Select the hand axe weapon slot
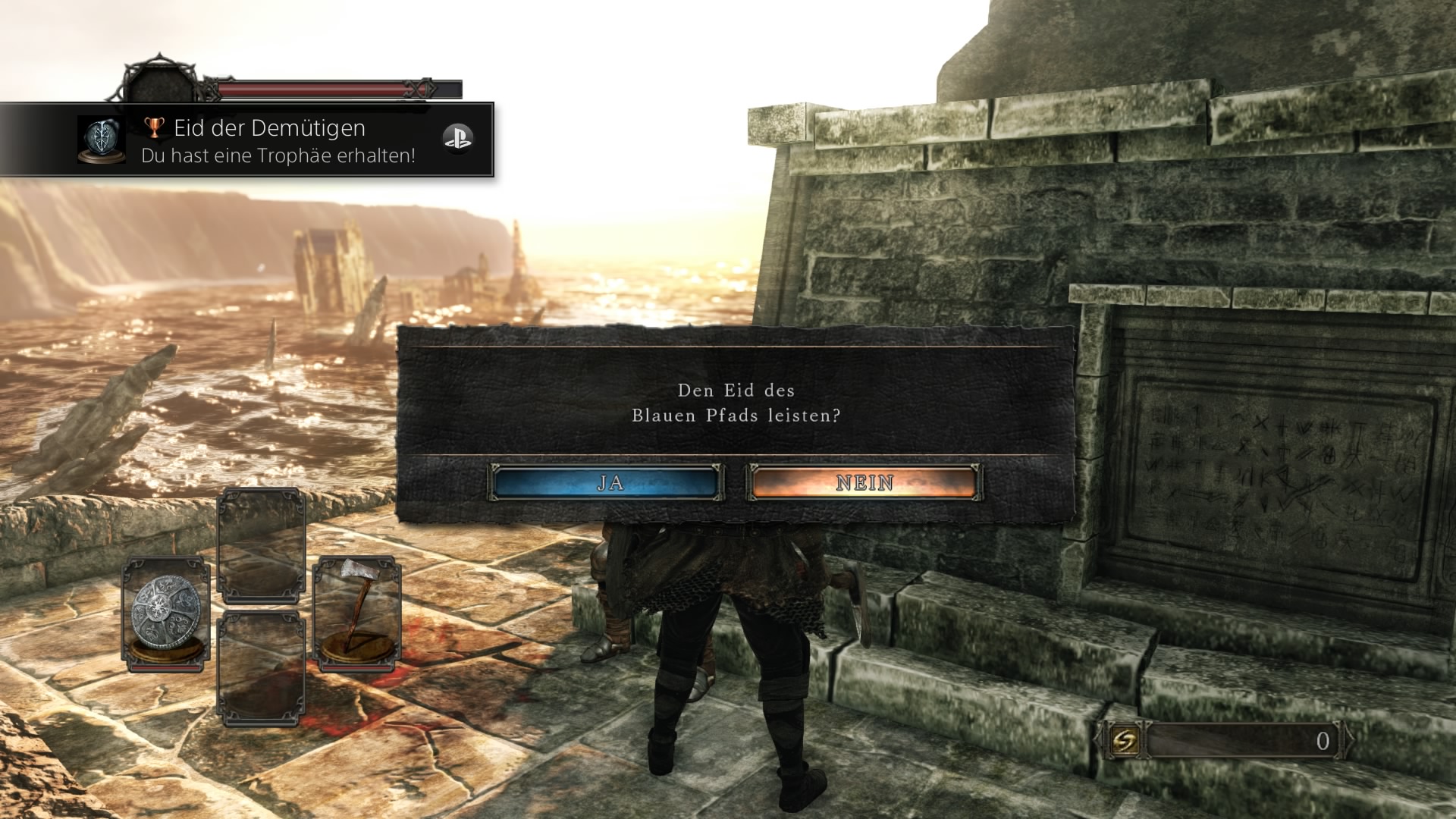The width and height of the screenshot is (1456, 819). point(356,613)
